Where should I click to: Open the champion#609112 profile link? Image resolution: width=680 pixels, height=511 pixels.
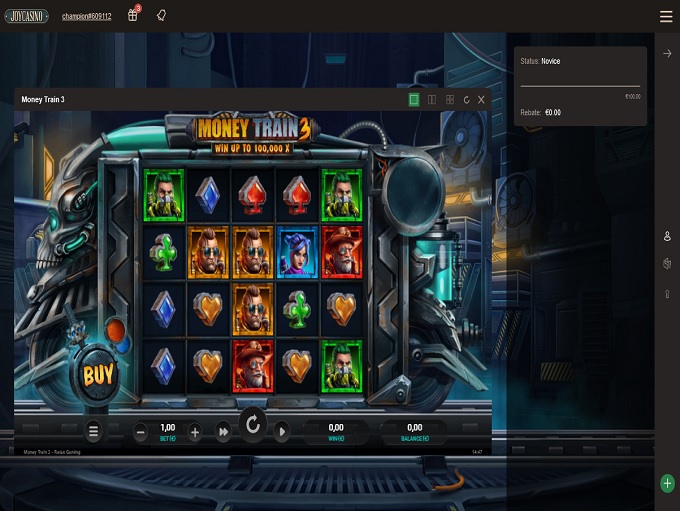coord(88,17)
